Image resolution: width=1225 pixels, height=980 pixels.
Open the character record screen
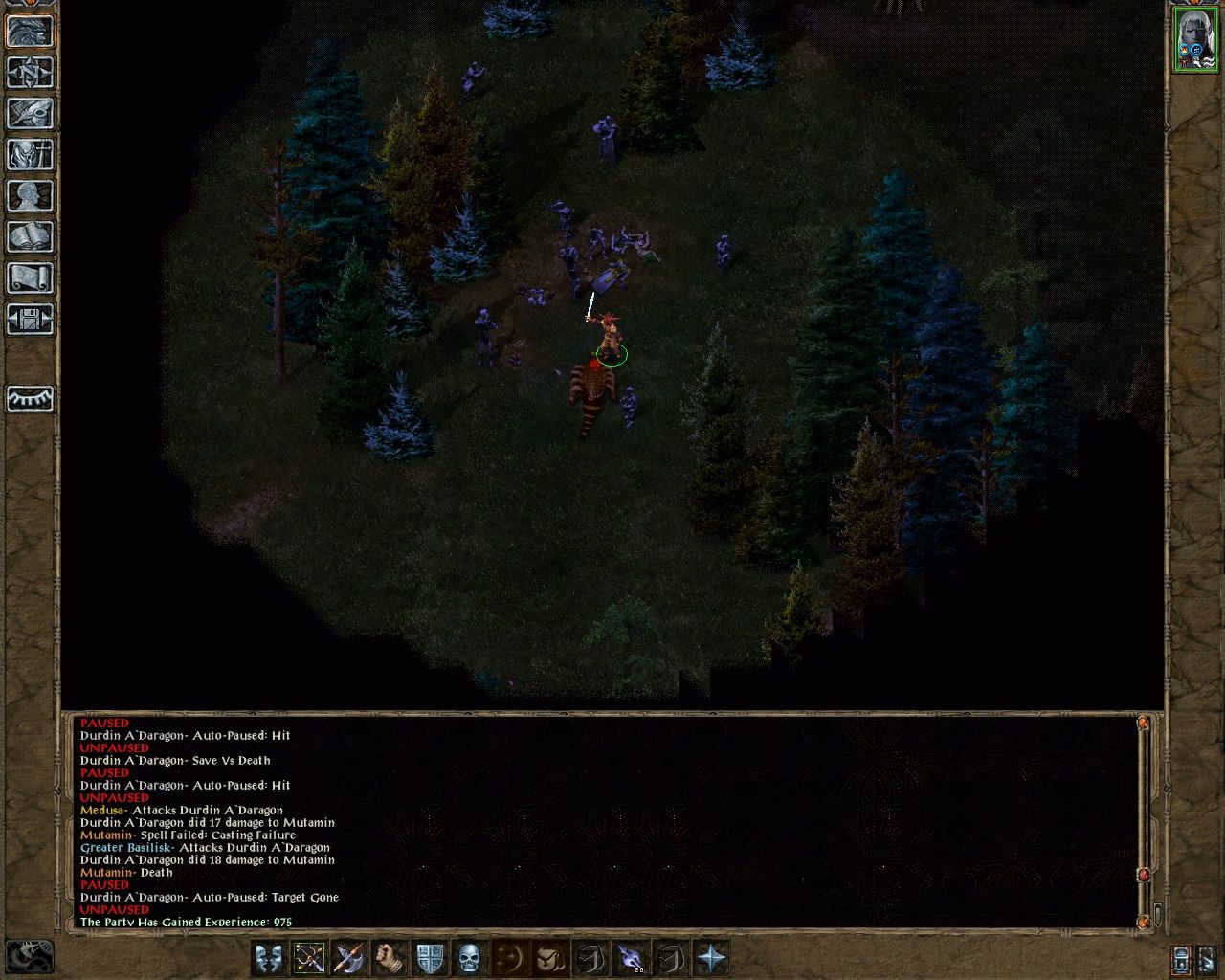click(30, 196)
